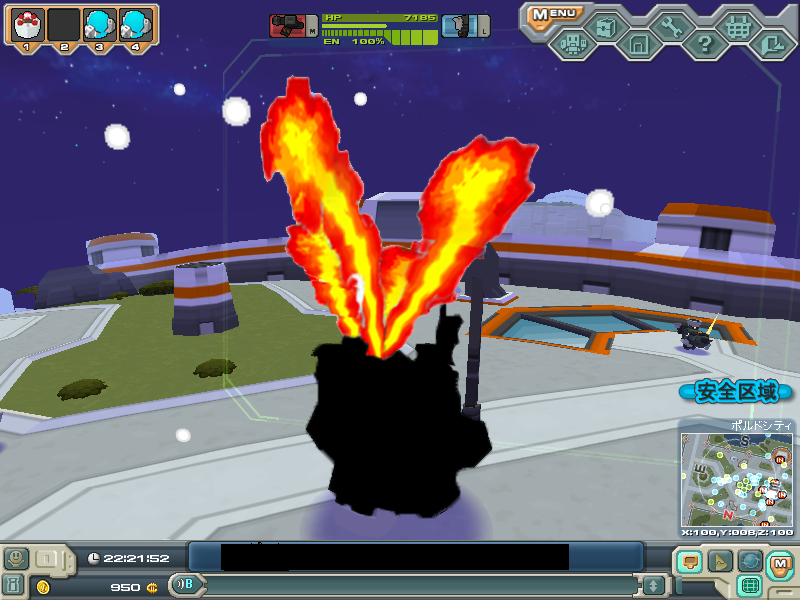This screenshot has height=600, width=800.
Task: Select hotbar slot 3
Action: coord(99,23)
